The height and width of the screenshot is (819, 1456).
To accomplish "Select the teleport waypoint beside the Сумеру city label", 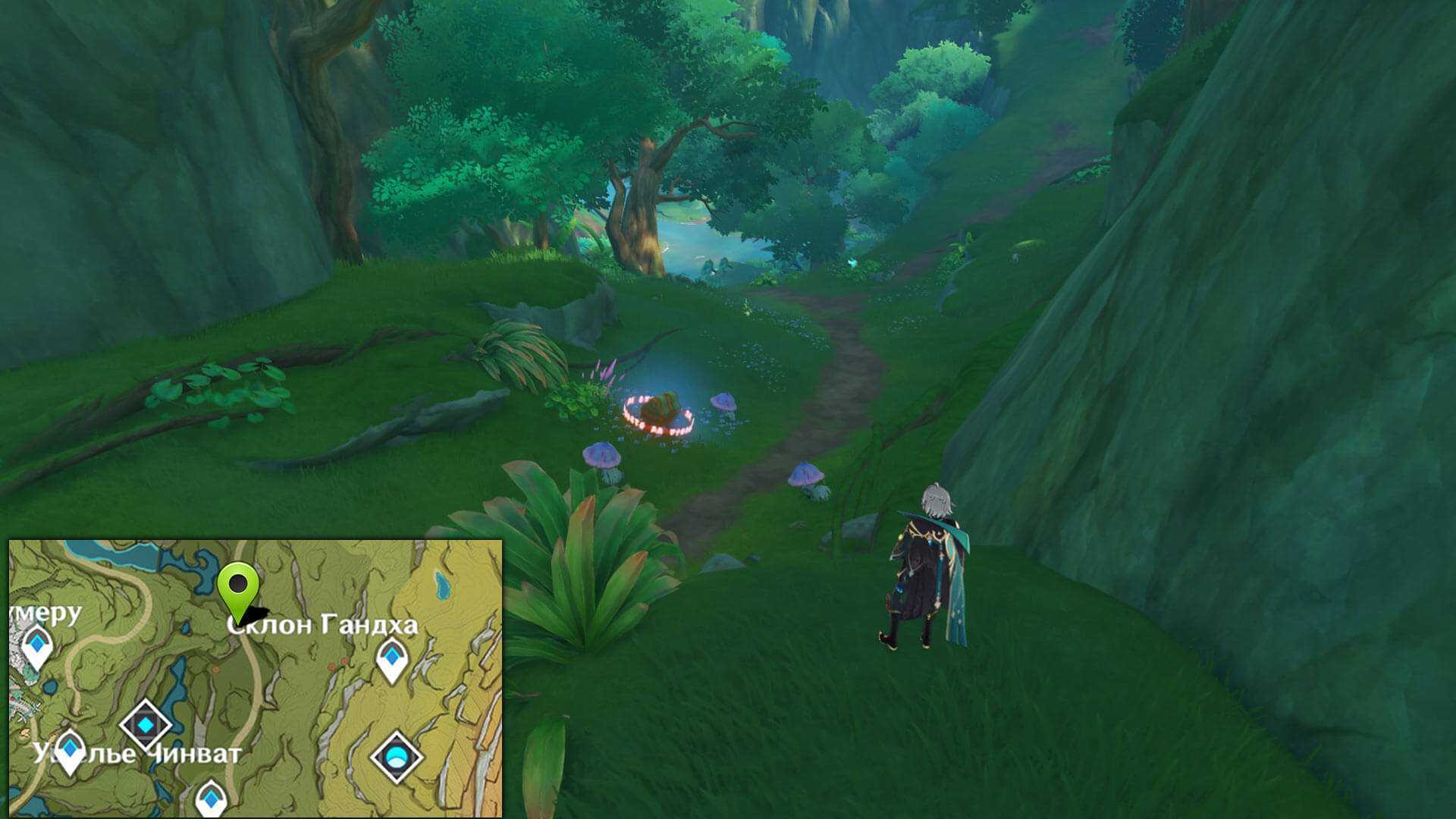I will point(36,647).
